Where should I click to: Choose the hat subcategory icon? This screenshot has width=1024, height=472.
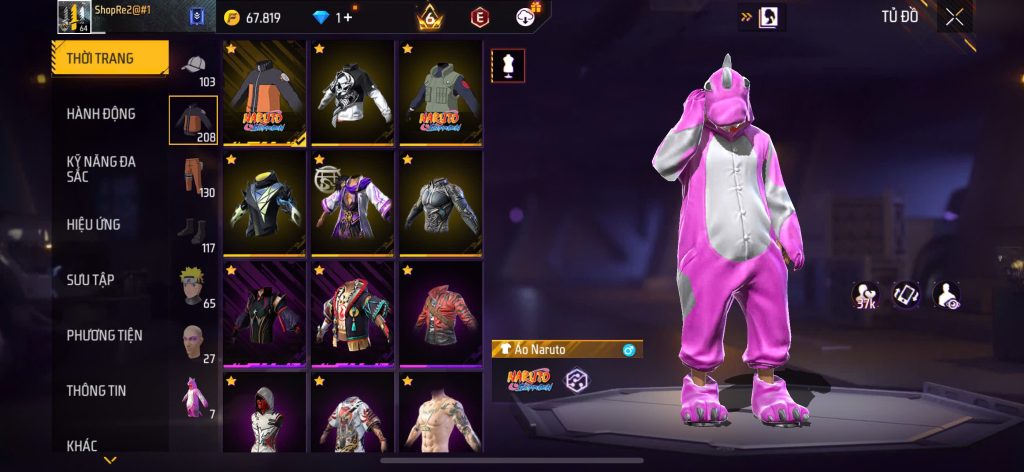point(193,66)
